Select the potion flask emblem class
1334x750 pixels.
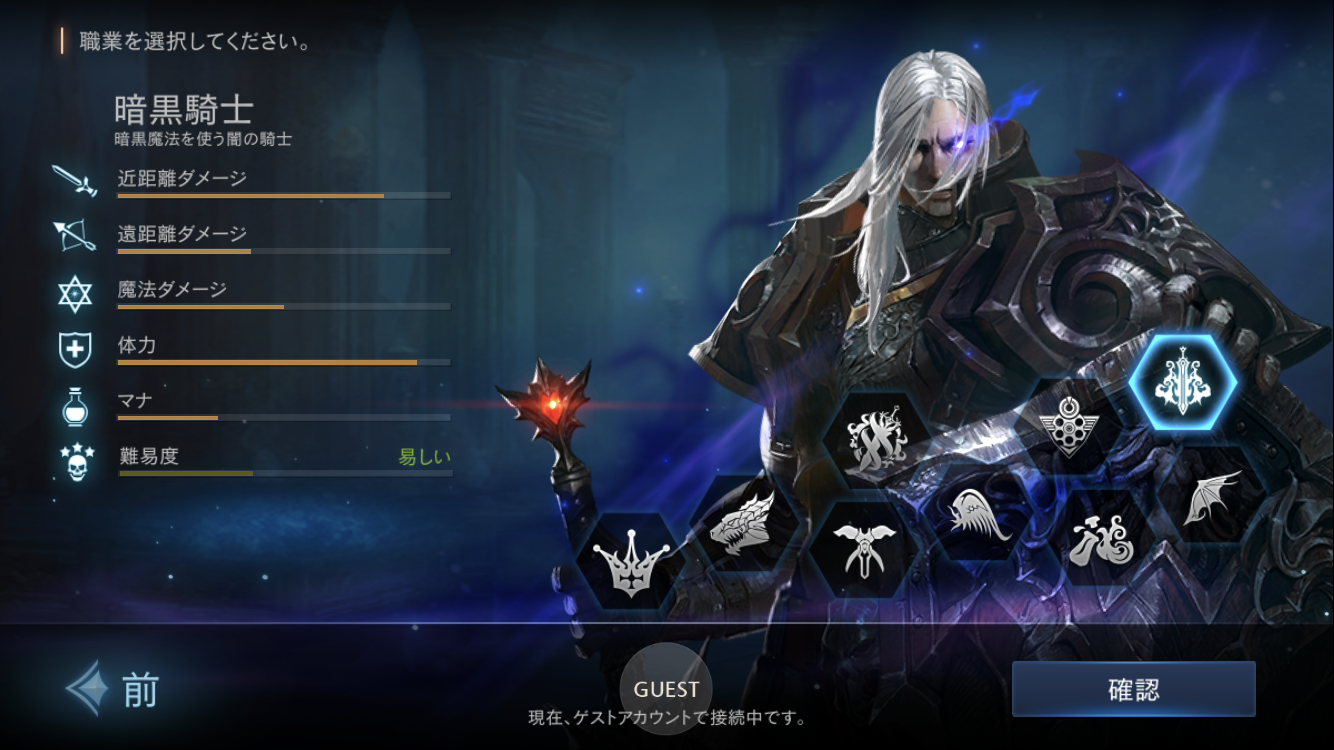point(1100,539)
